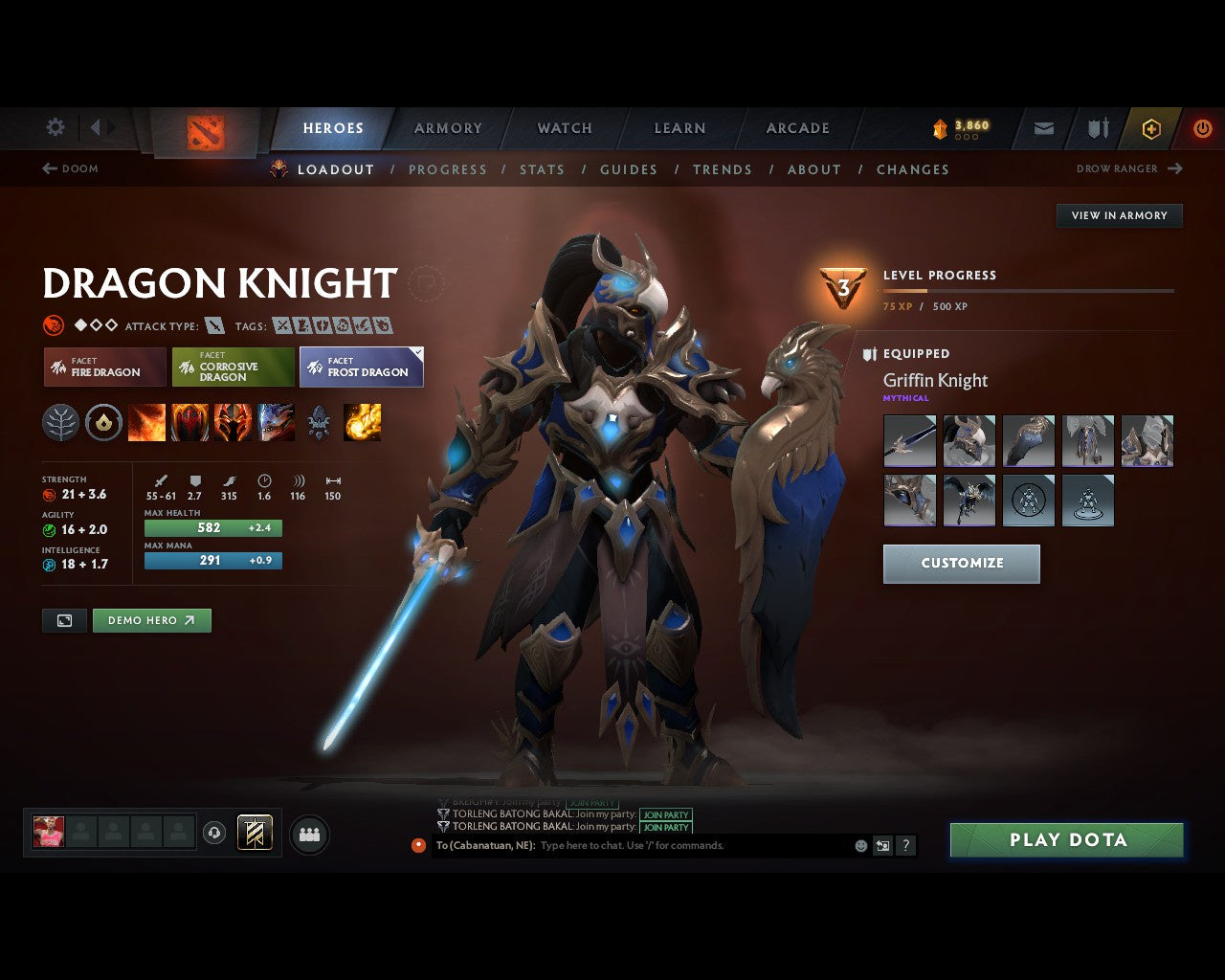This screenshot has height=980, width=1225.
Task: Select the Corrosive Dragon facet
Action: pyautogui.click(x=233, y=367)
